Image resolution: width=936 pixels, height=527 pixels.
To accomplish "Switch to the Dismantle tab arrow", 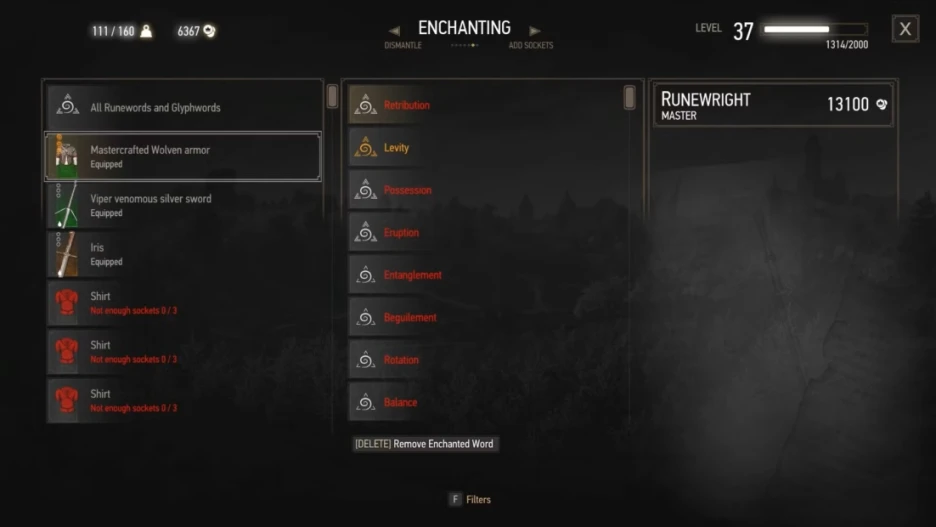I will tap(395, 31).
